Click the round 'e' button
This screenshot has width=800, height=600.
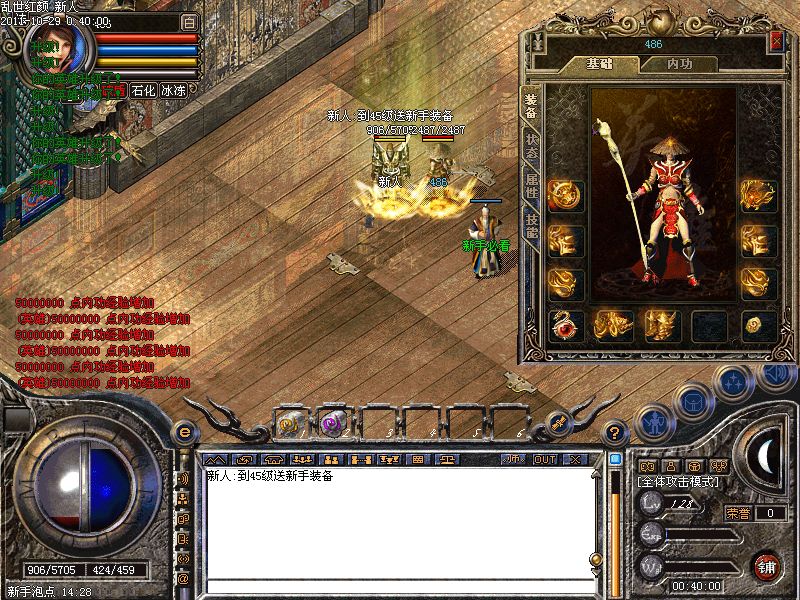coord(185,432)
